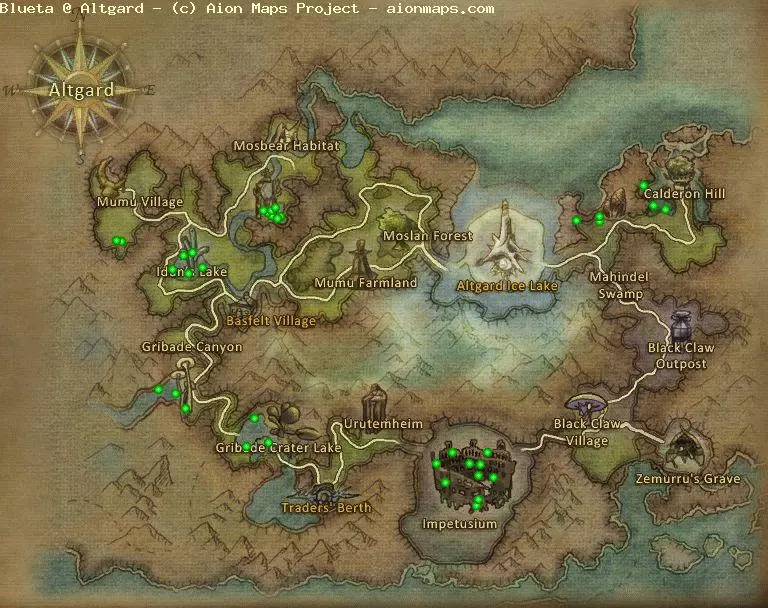Click the Urutemheim location label
768x608 pixels.
(x=383, y=425)
